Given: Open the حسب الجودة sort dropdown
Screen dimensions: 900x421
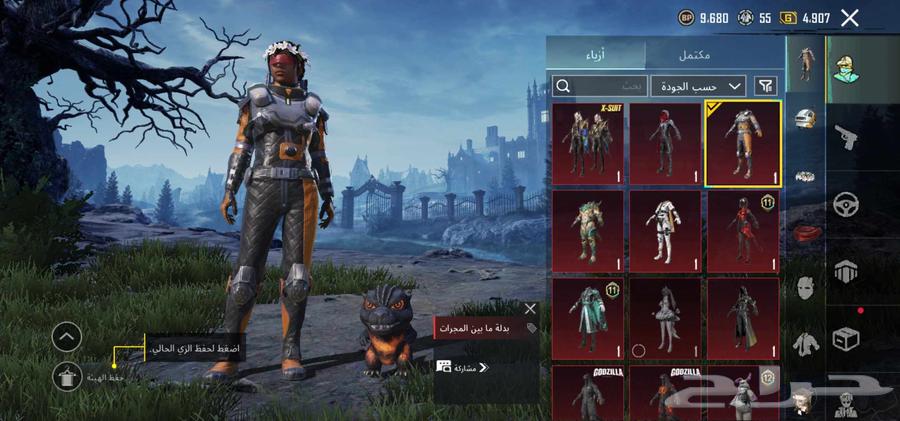Looking at the screenshot, I should point(698,87).
